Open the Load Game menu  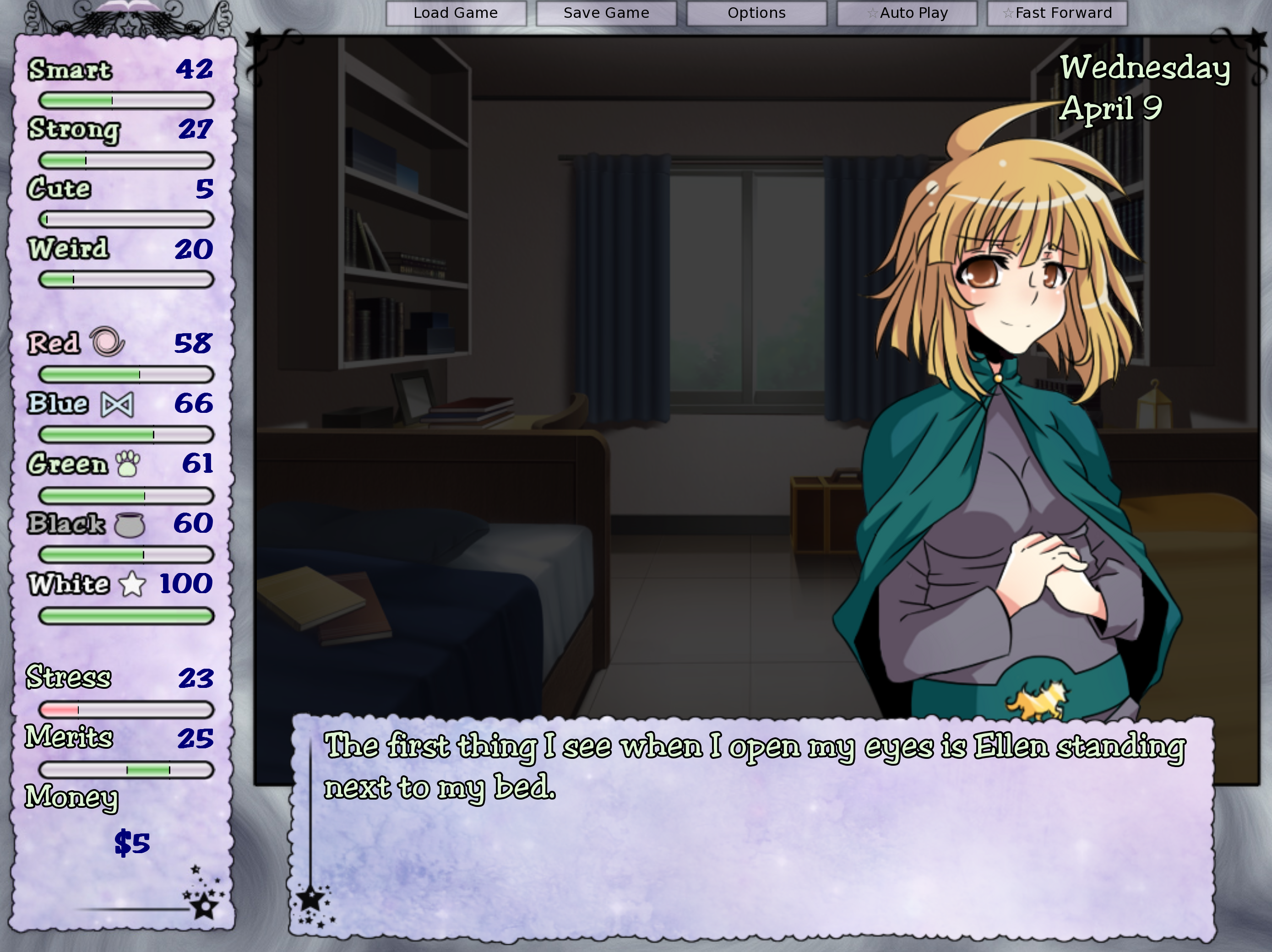click(x=456, y=13)
